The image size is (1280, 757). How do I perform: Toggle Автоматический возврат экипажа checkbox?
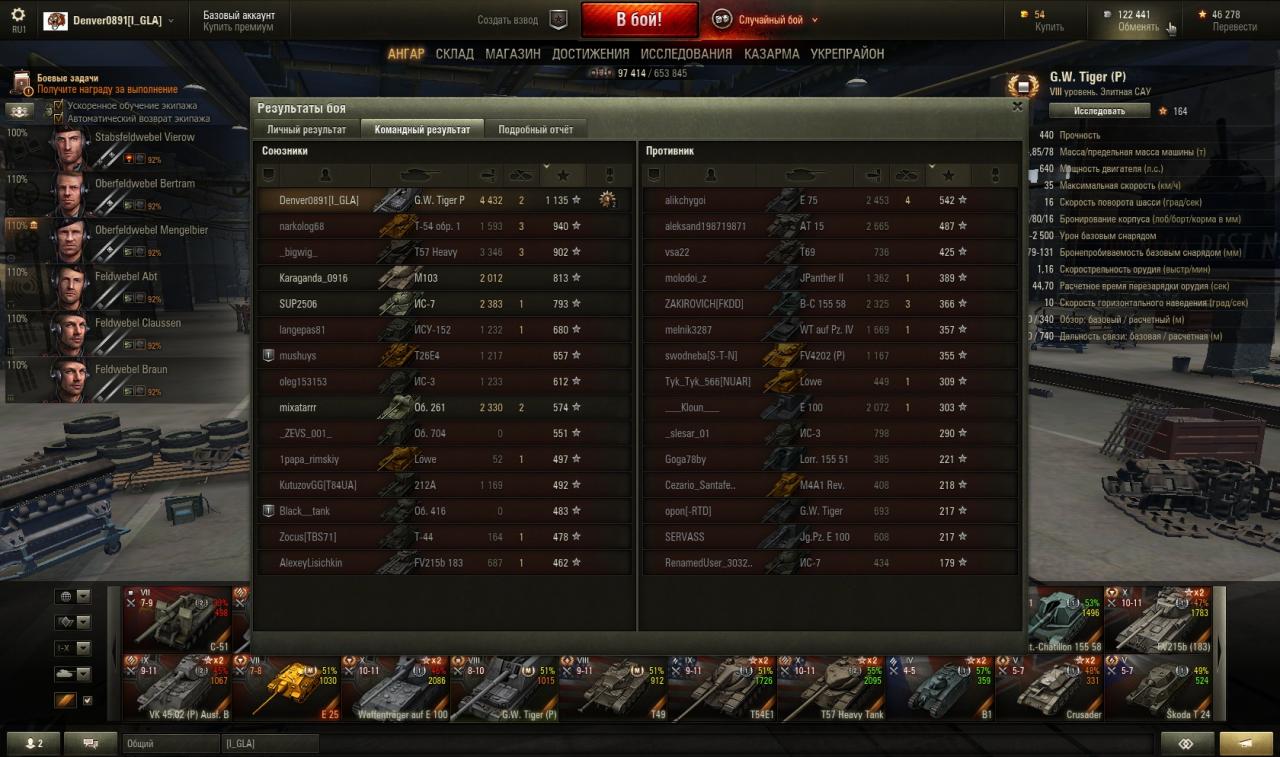59,118
